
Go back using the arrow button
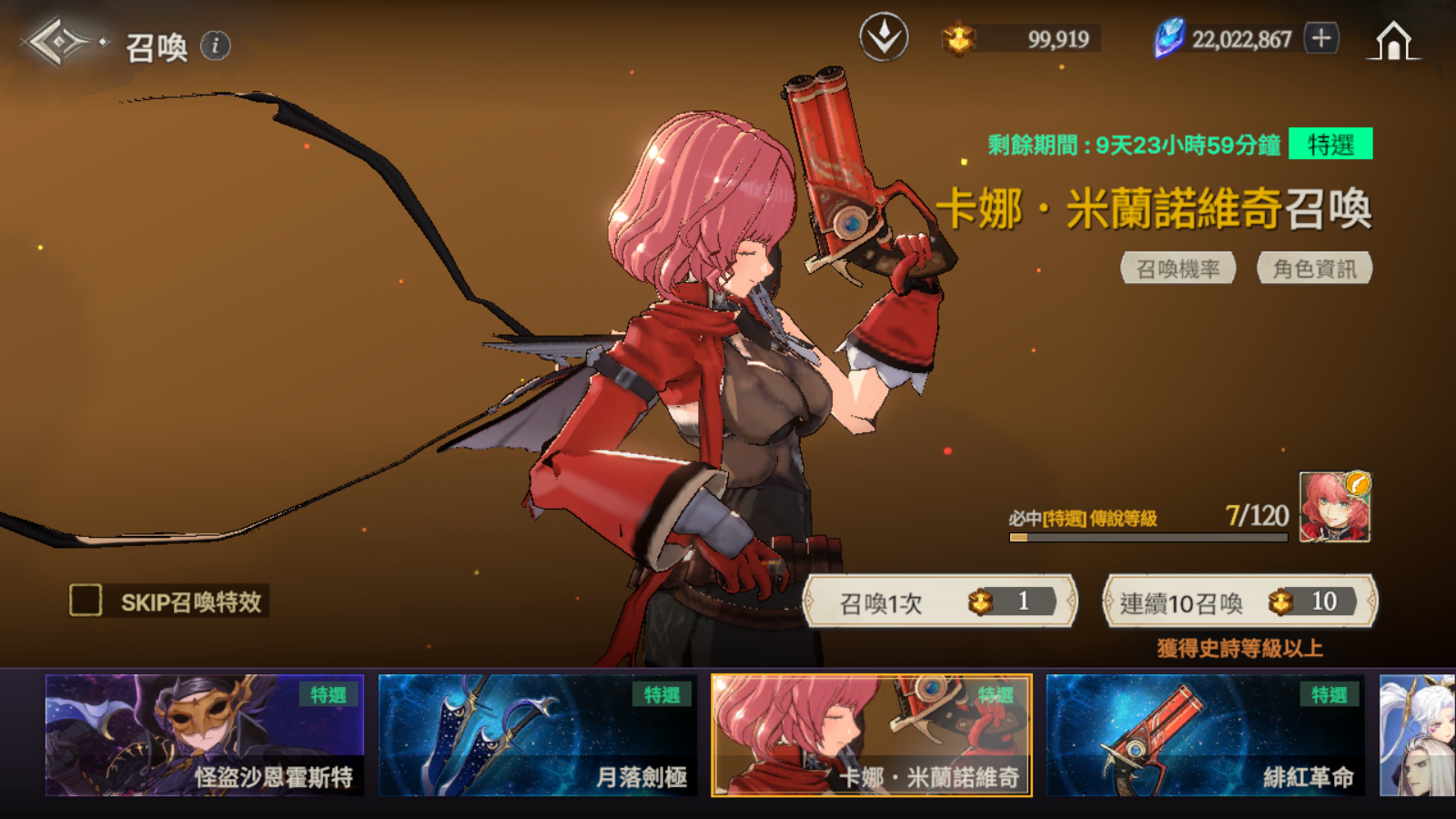tap(58, 42)
